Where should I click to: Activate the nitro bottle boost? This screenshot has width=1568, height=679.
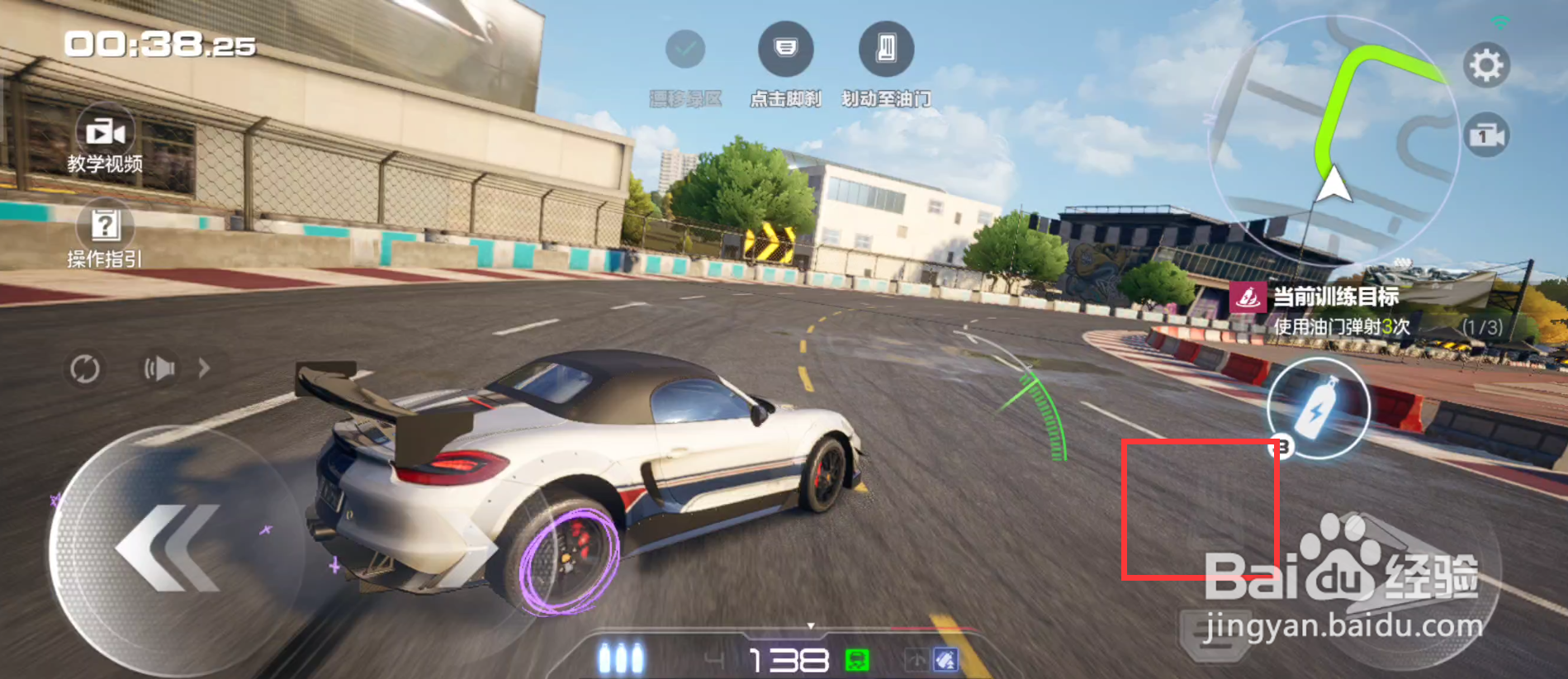coord(1318,408)
